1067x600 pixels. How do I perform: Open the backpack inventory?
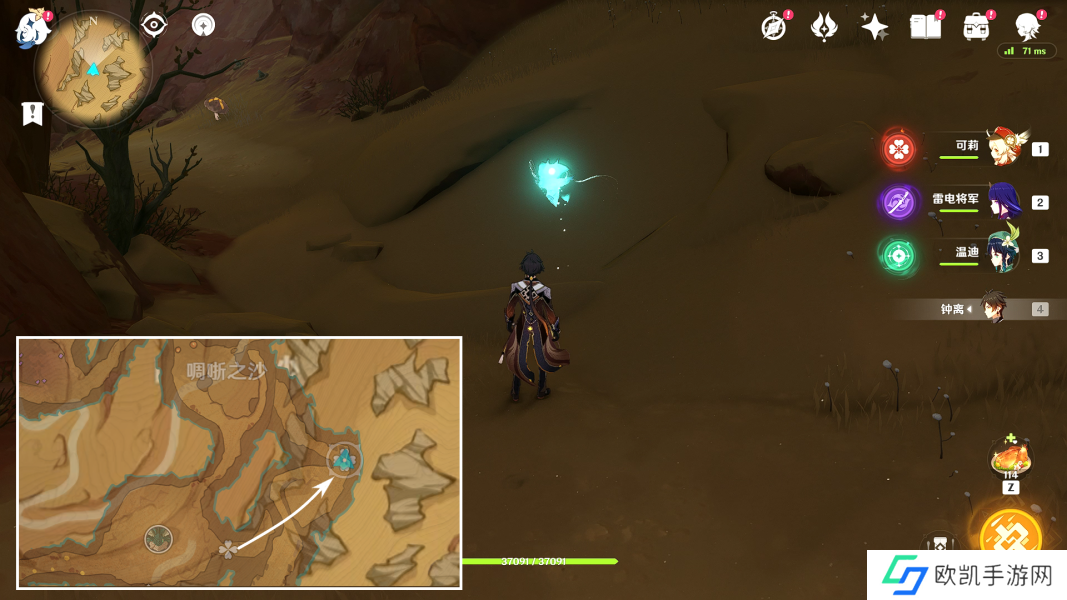pos(976,27)
